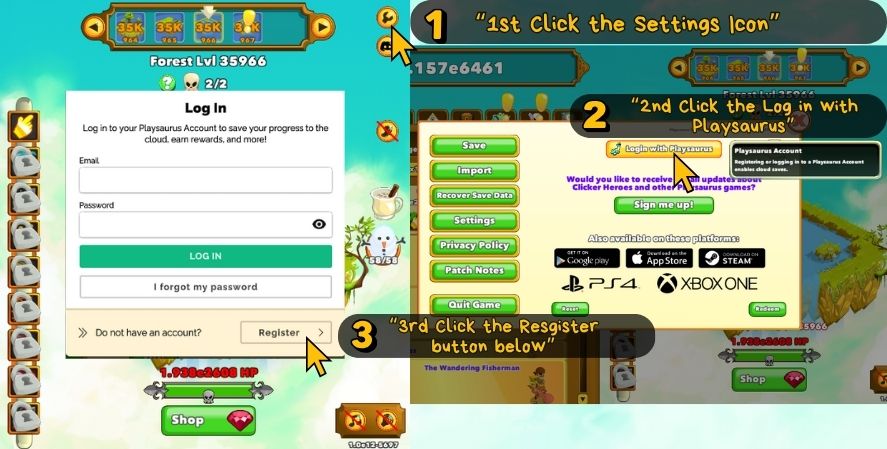Screen dimensions: 887x449
Task: Select Quit Game
Action: 474,305
